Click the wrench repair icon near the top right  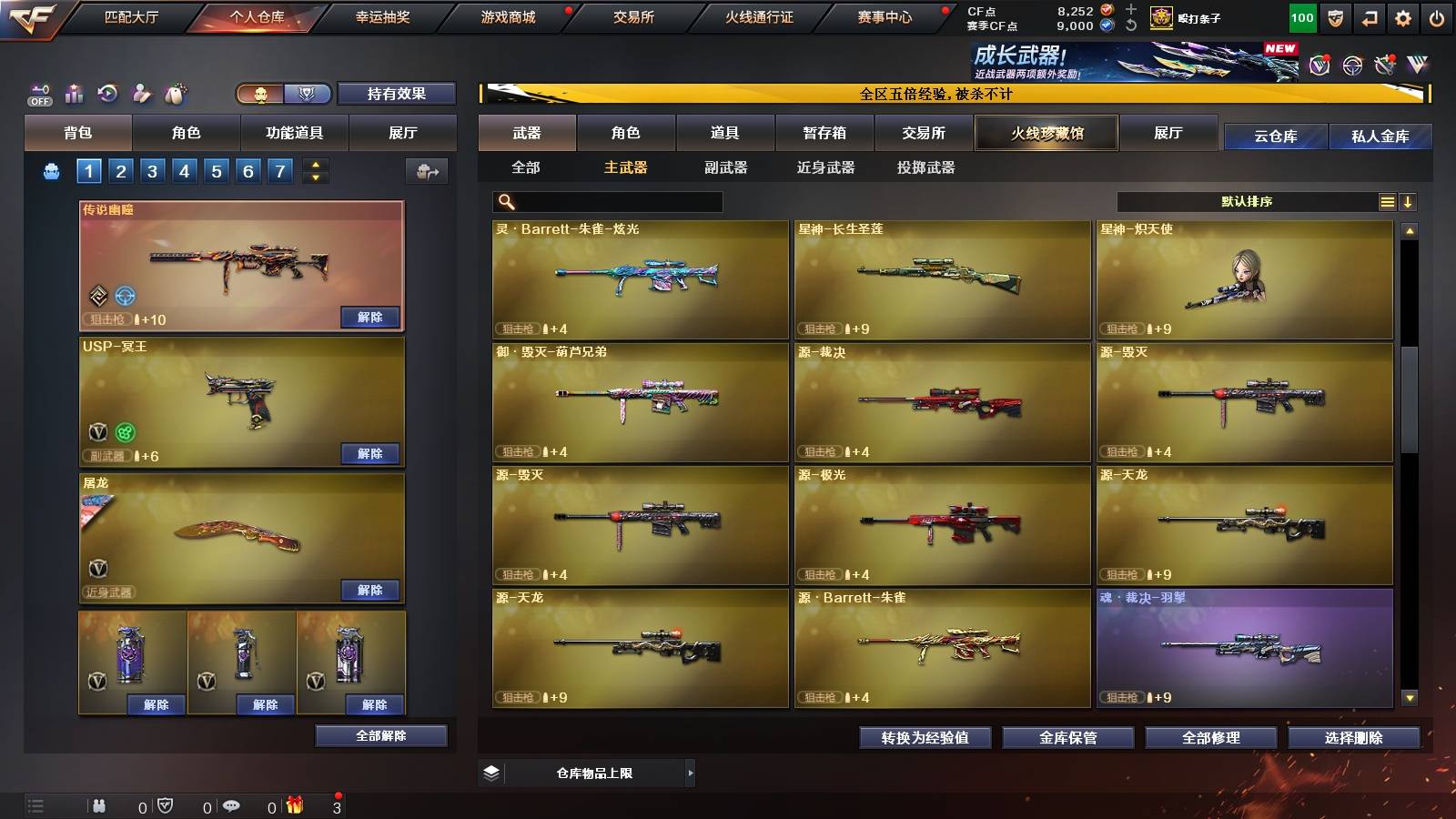1384,64
